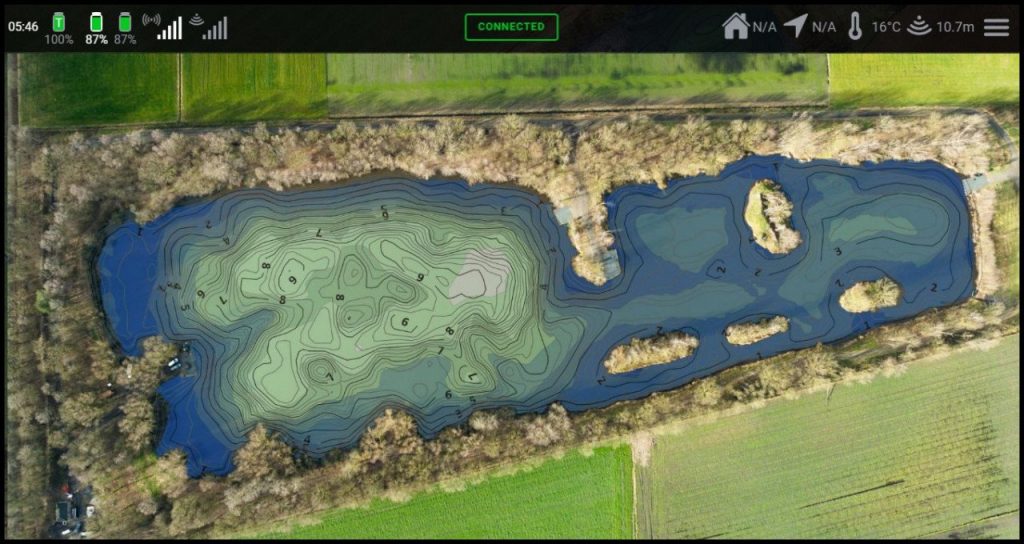This screenshot has width=1024, height=544.
Task: Select the sonar depth icon
Action: tap(919, 26)
